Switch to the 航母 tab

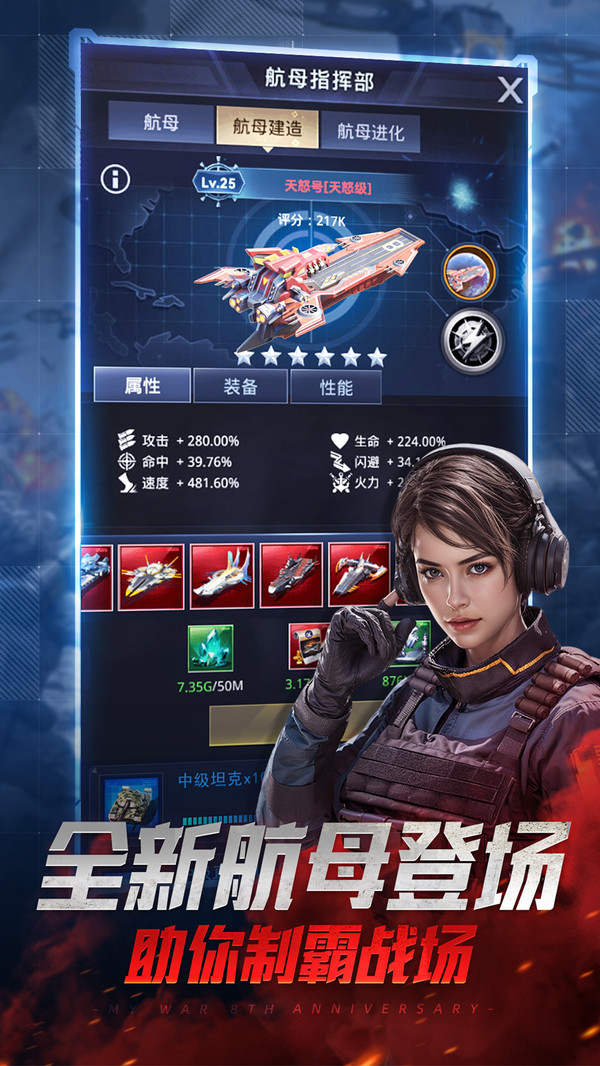pyautogui.click(x=161, y=126)
